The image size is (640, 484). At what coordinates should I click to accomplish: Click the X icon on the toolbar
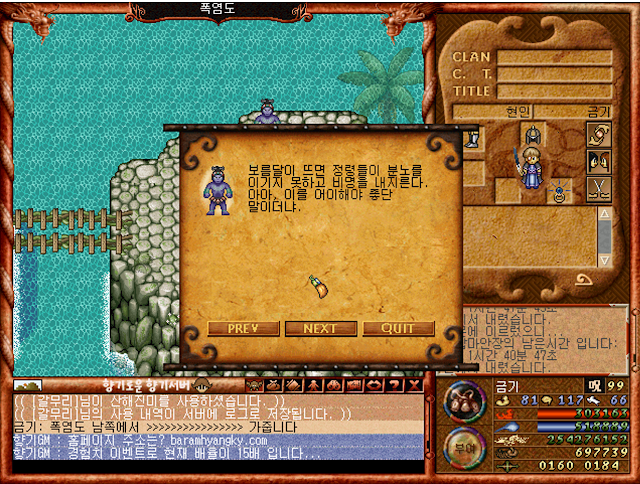(414, 385)
